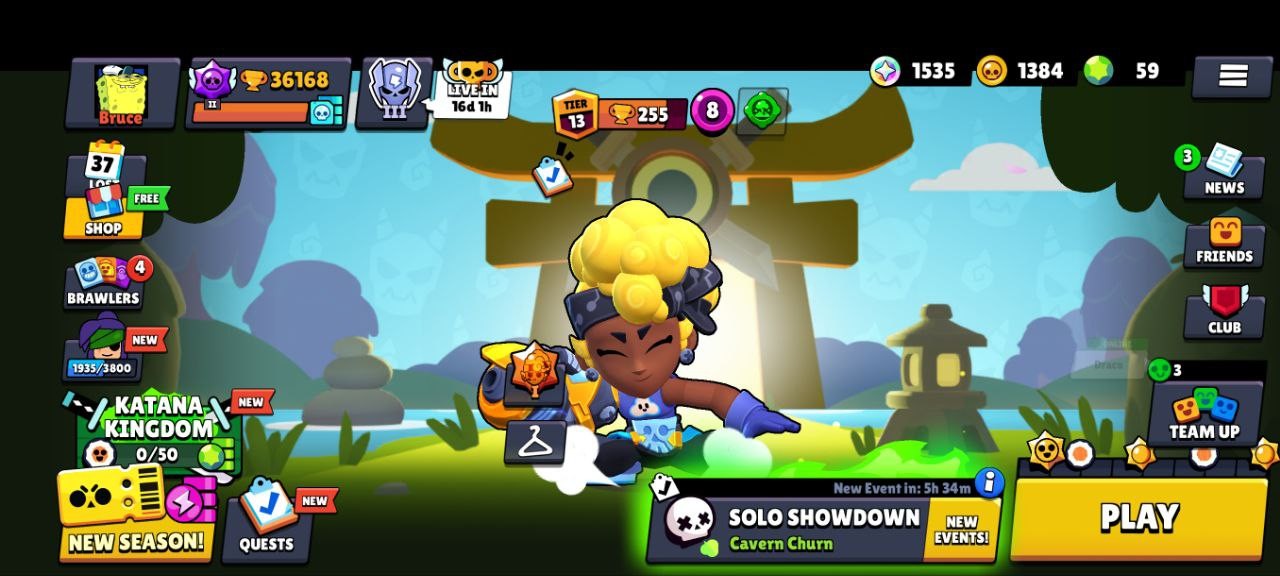Image resolution: width=1280 pixels, height=576 pixels.
Task: Open the trophy road at 36168 trophies
Action: [x=268, y=94]
